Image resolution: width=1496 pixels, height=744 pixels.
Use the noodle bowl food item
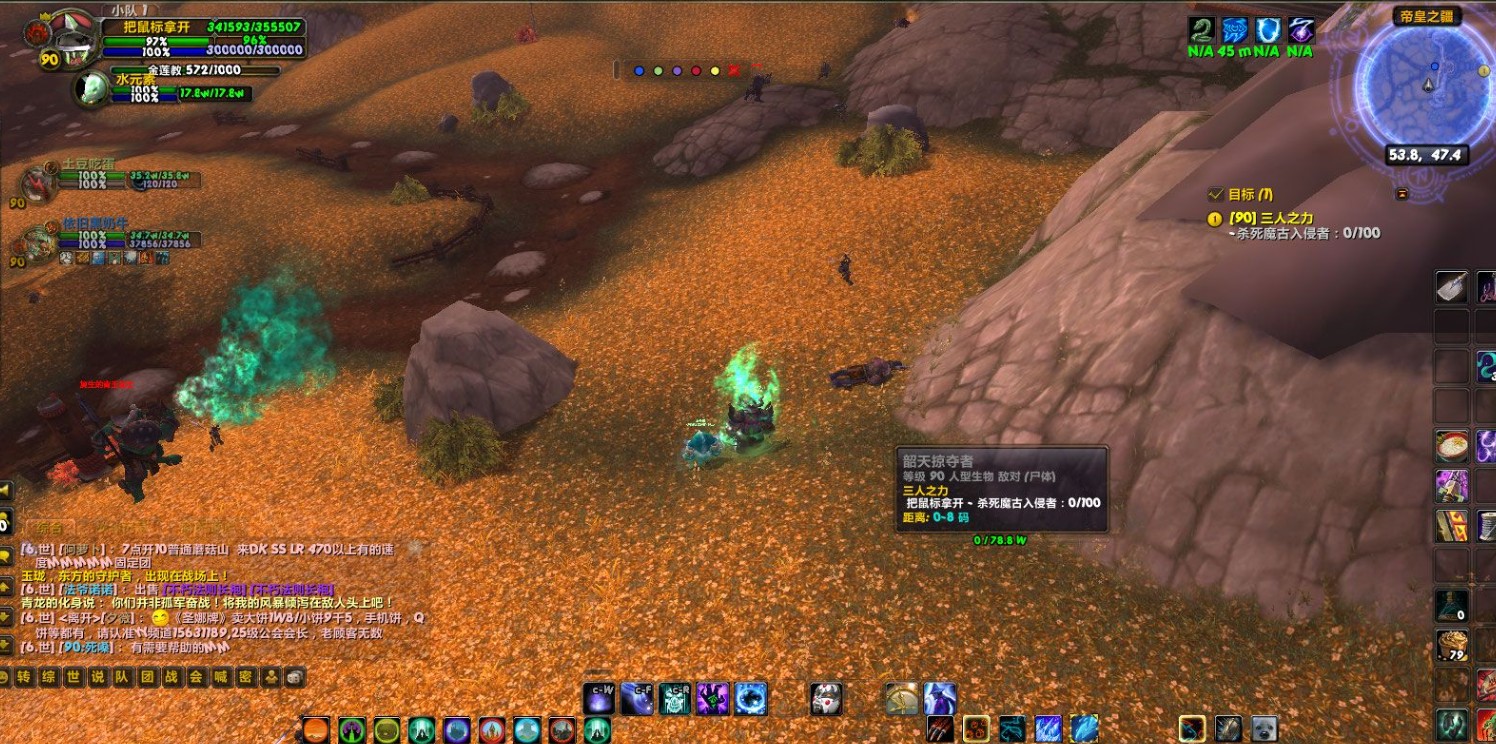[1451, 445]
